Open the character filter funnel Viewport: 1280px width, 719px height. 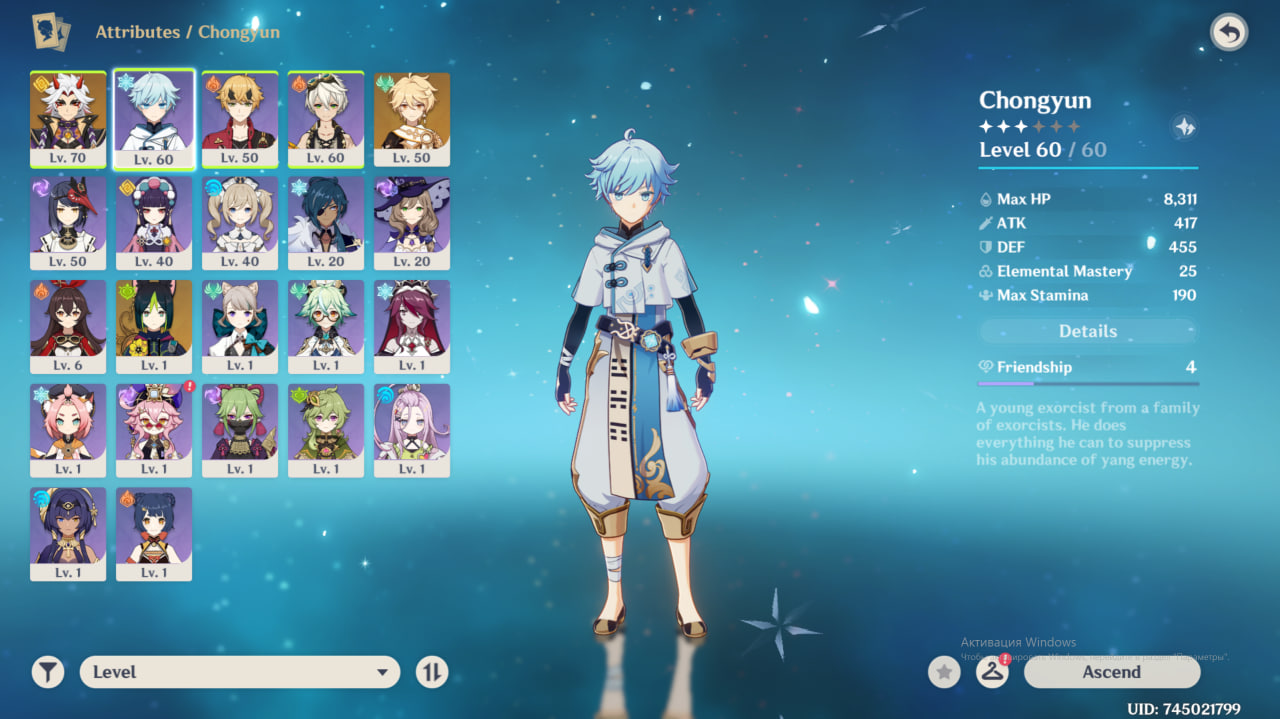47,672
